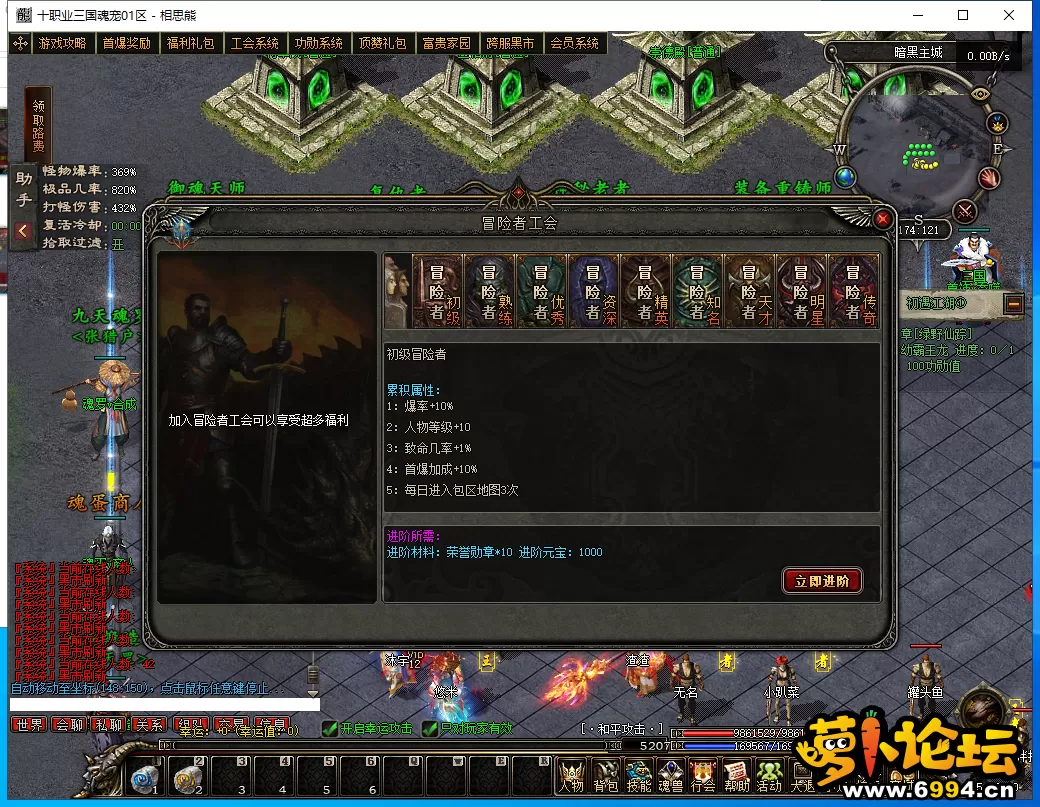Open the 跨服黑市 menu
The width and height of the screenshot is (1040, 807).
coord(510,44)
